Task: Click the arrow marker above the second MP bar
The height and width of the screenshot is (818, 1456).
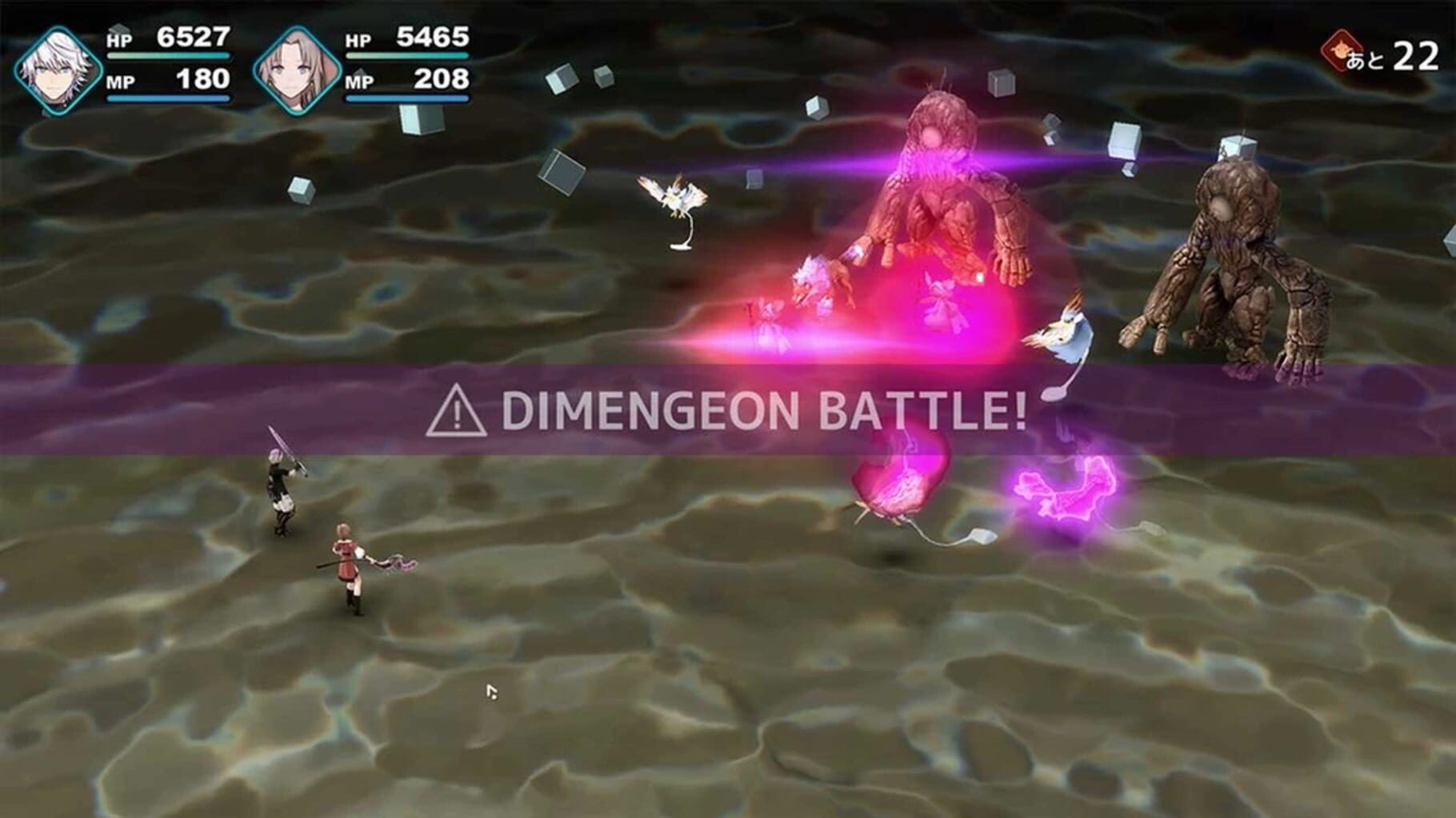Action: (x=360, y=72)
